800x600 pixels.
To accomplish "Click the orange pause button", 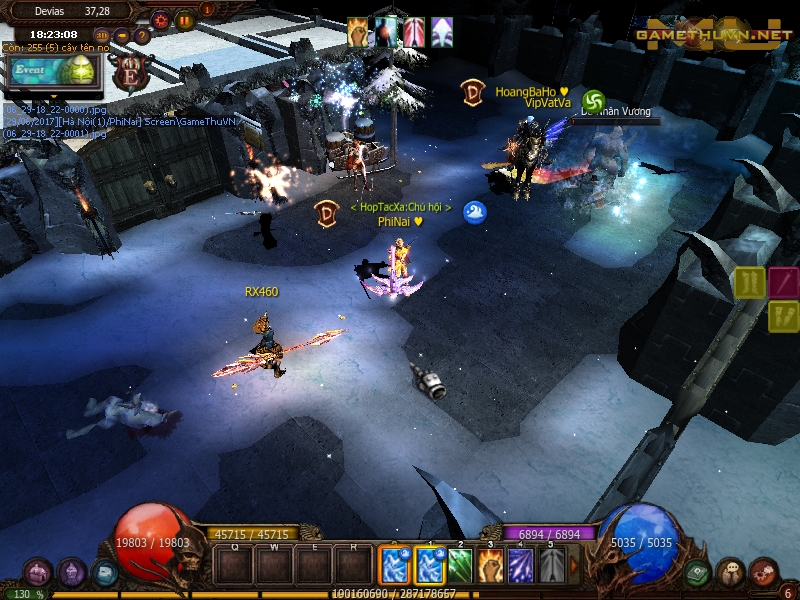I will point(185,19).
